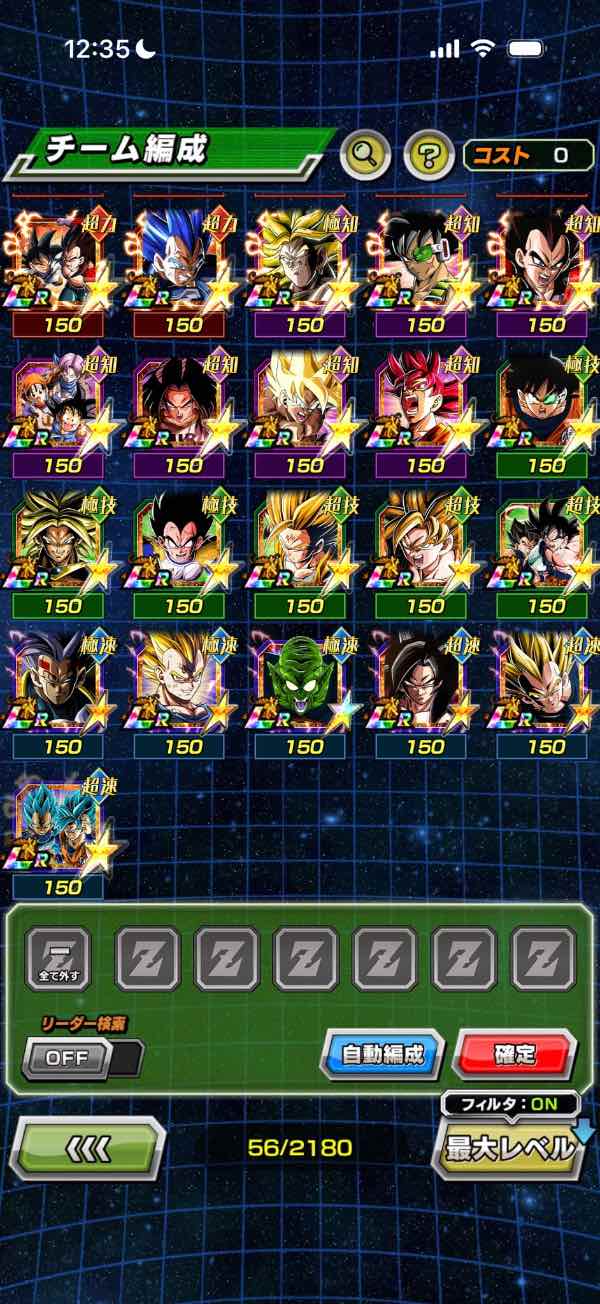The width and height of the screenshot is (600, 1304).
Task: Change sort order via 最大レベル button
Action: [510, 1148]
